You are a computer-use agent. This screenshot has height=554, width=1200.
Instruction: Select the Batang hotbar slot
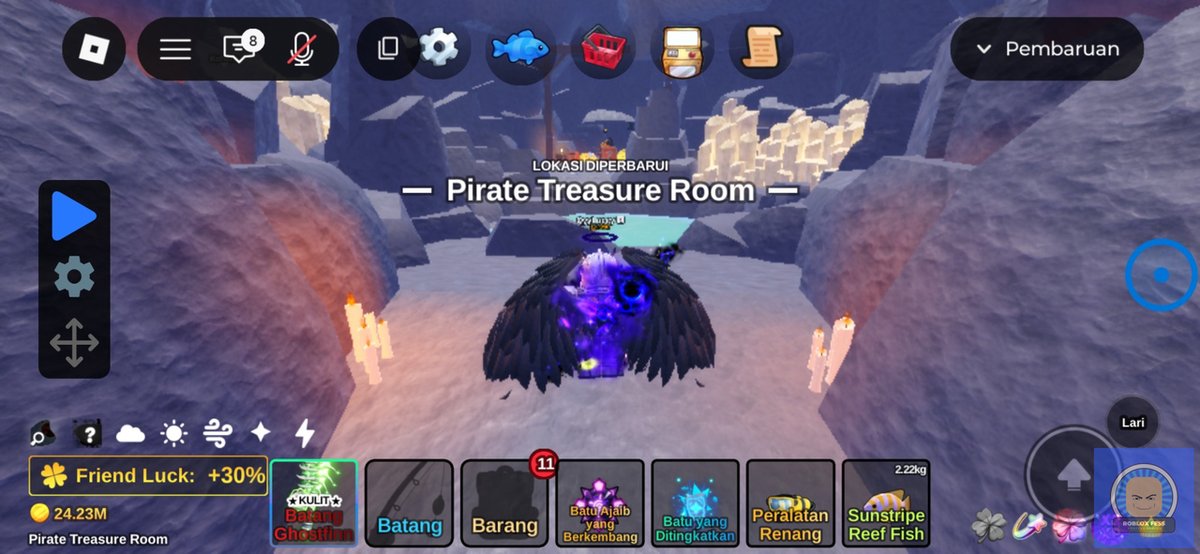click(x=410, y=503)
